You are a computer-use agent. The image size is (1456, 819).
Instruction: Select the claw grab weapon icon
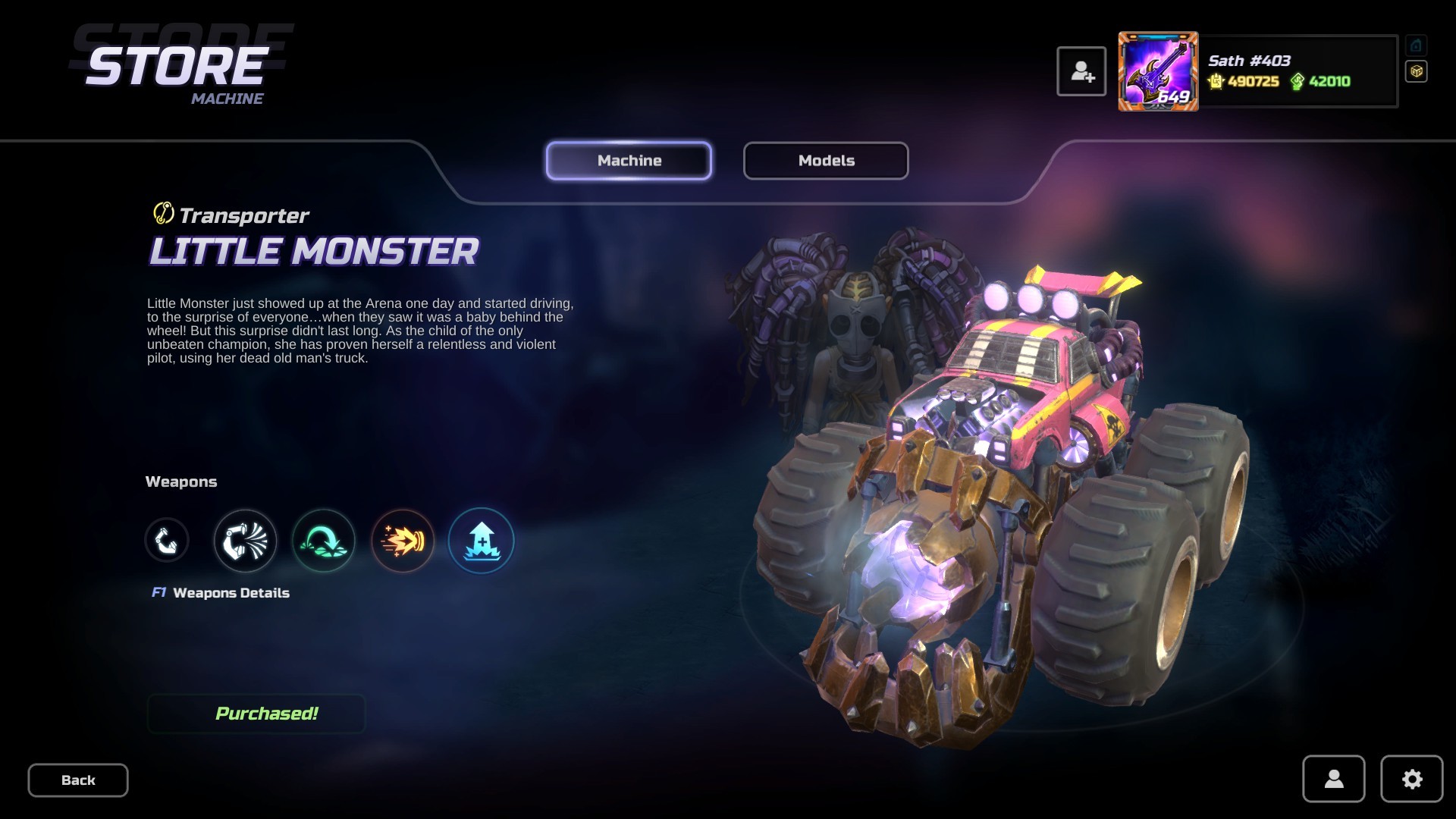tap(166, 540)
